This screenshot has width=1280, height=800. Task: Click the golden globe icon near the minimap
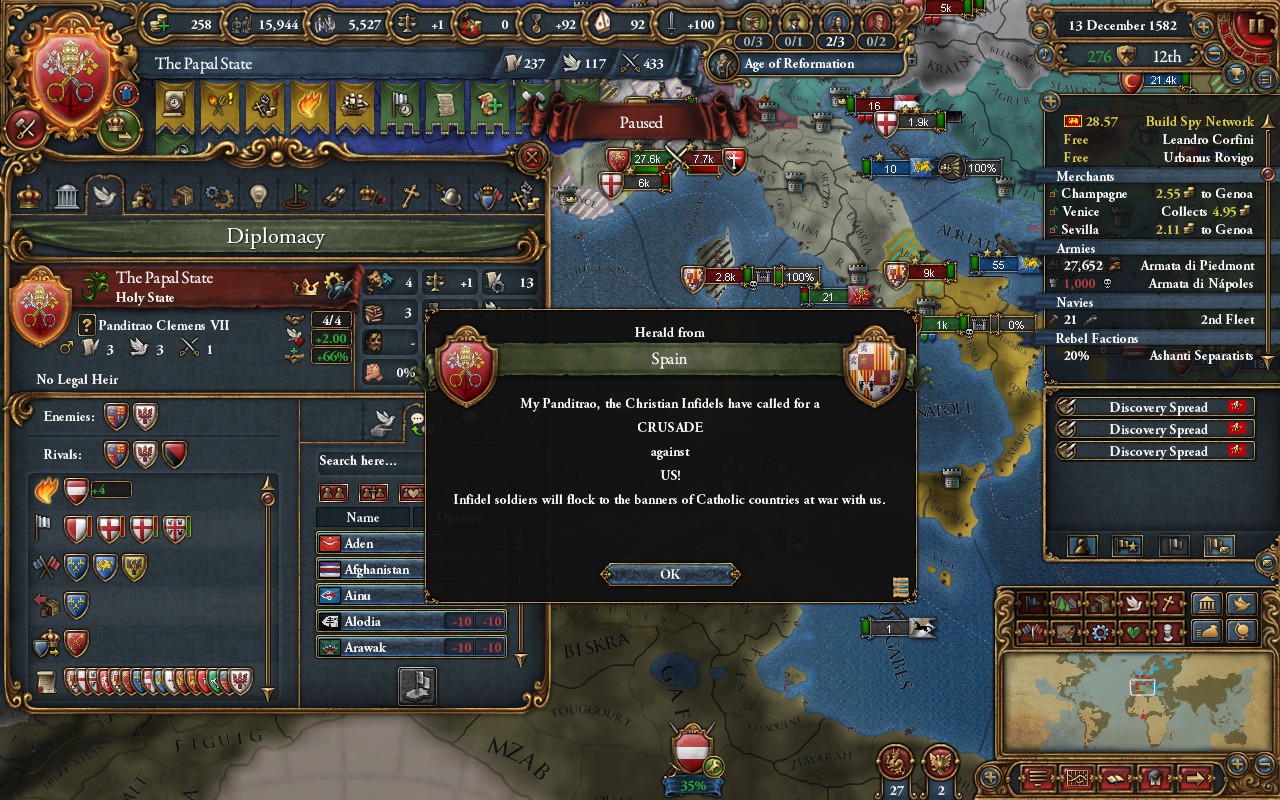[x=1241, y=632]
